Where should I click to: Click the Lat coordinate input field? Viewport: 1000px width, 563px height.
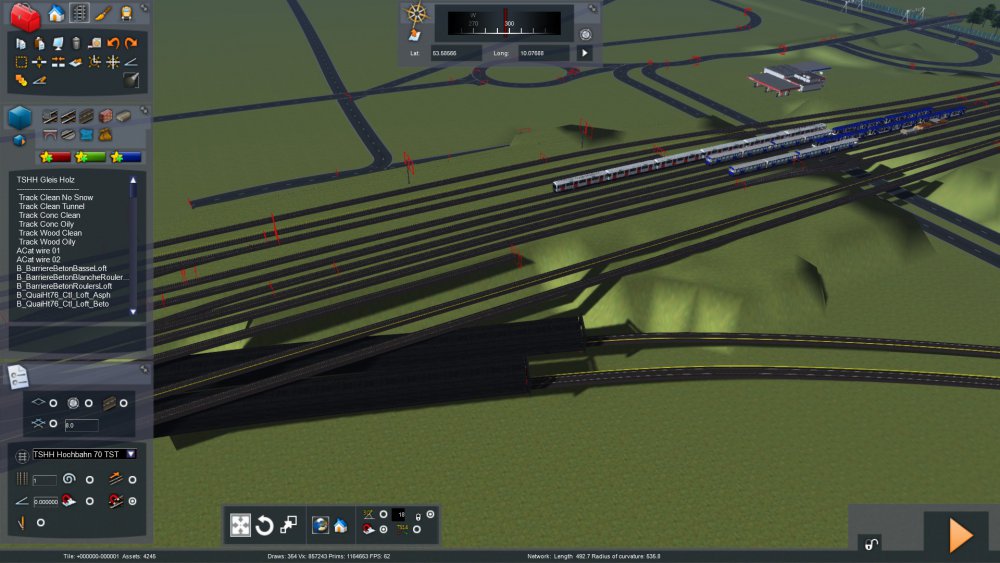[x=456, y=52]
